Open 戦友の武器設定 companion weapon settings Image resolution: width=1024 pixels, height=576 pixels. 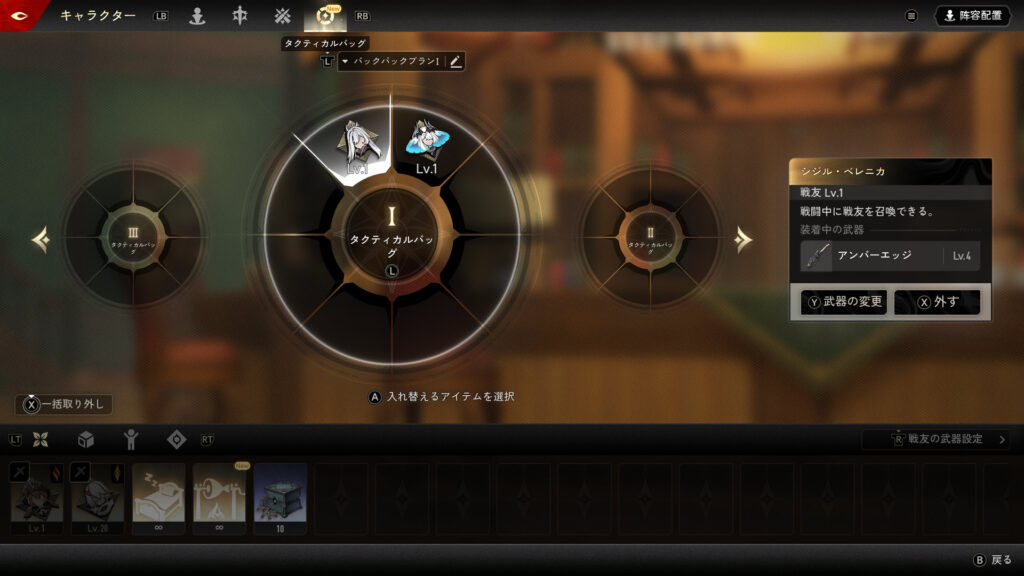pos(936,439)
